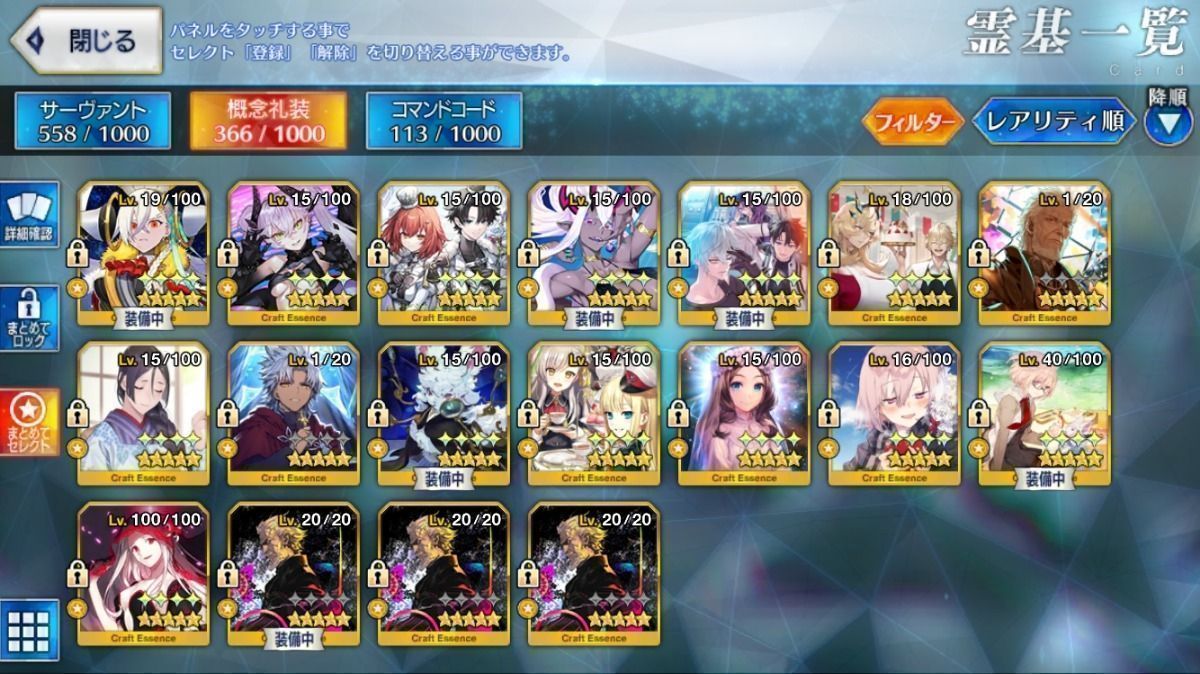Activate まとめてセレクト bulk select
This screenshot has width=1200, height=674.
coord(29,420)
